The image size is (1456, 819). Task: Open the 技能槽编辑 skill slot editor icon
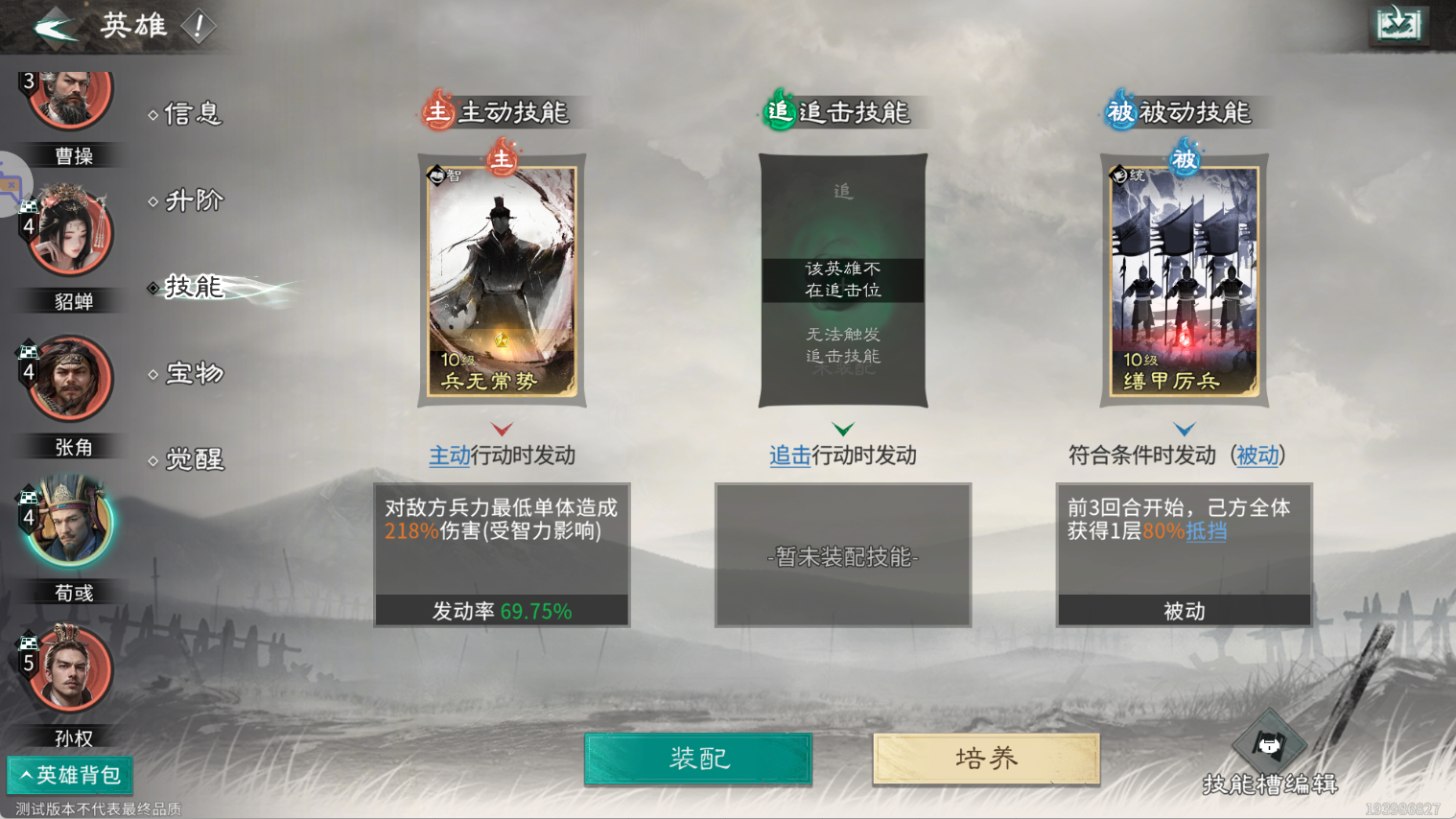[x=1269, y=743]
